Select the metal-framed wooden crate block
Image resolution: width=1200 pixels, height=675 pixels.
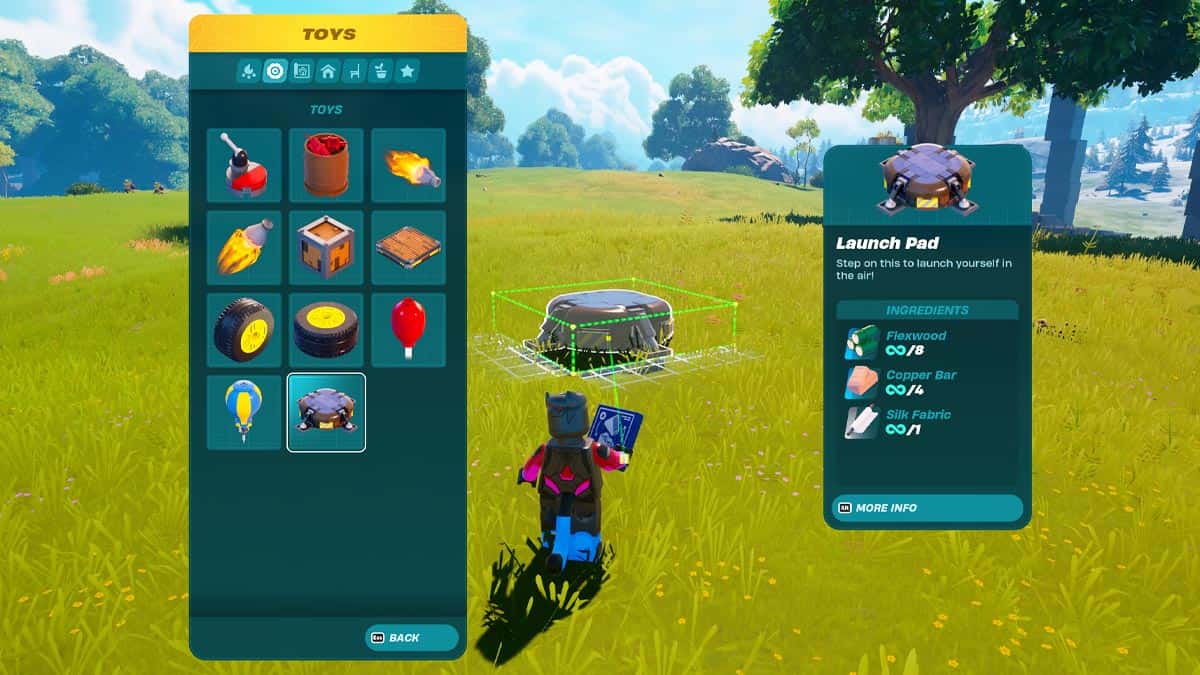pos(326,248)
